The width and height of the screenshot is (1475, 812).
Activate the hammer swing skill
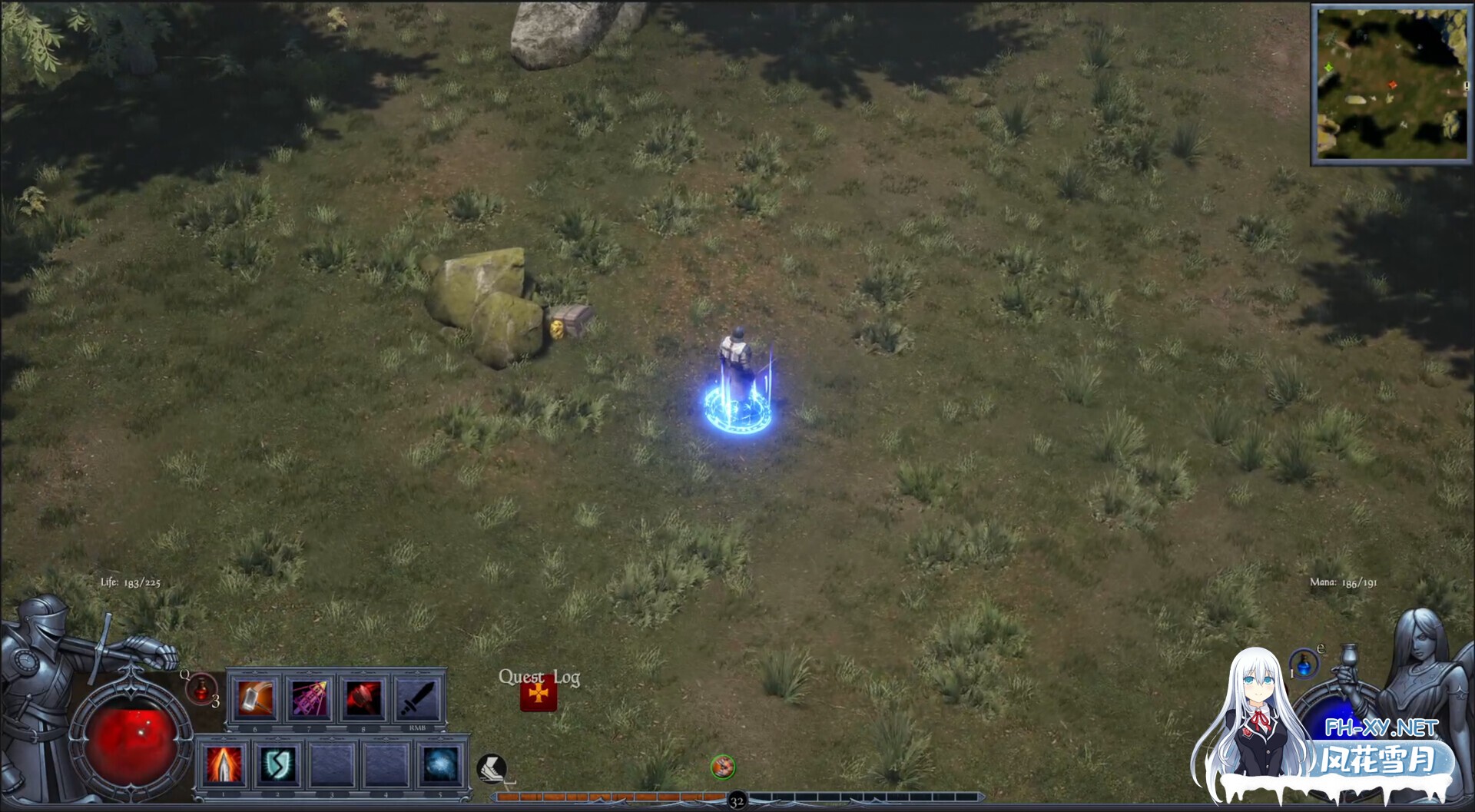point(256,698)
